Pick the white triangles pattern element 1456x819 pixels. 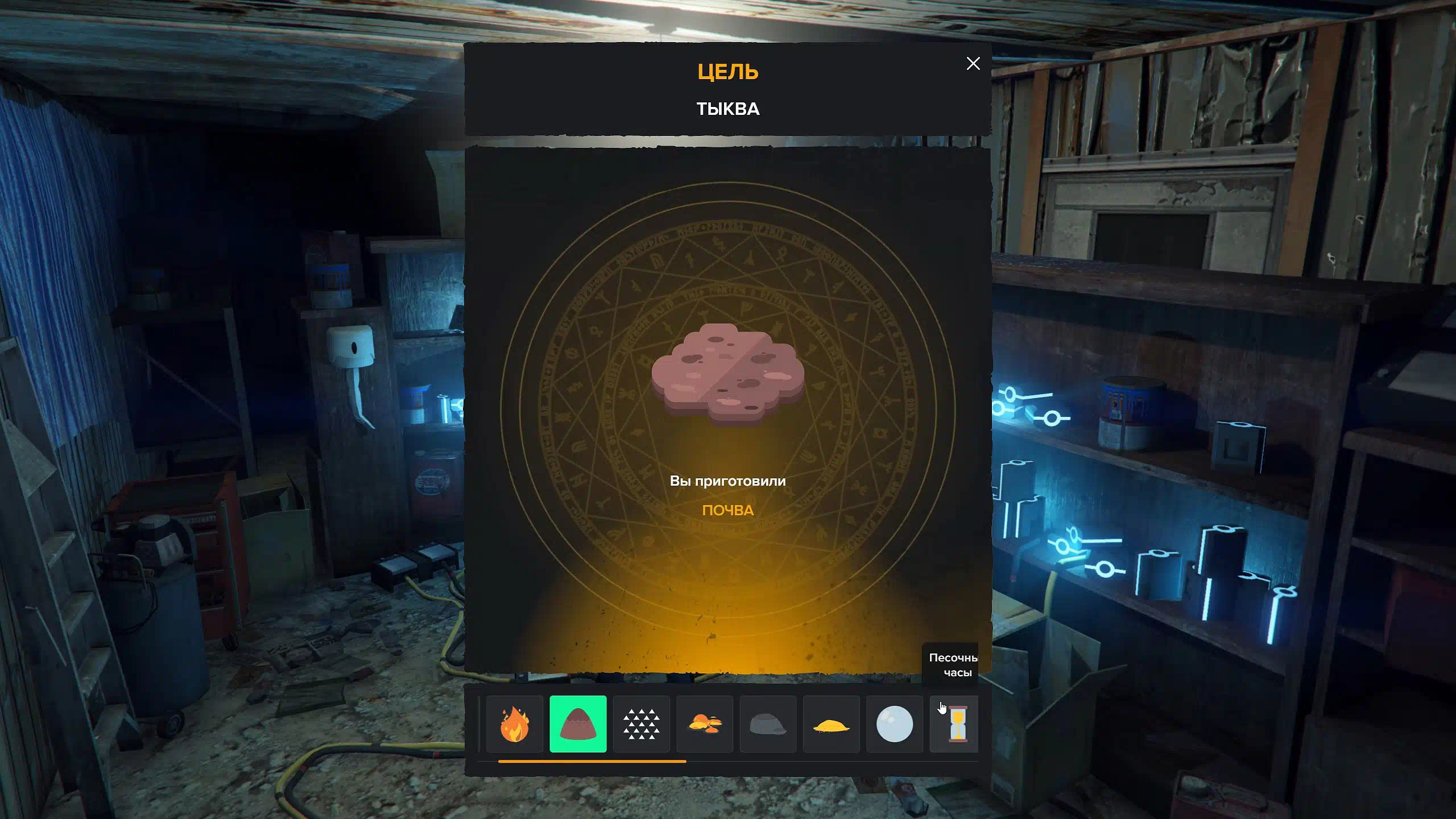coord(641,724)
